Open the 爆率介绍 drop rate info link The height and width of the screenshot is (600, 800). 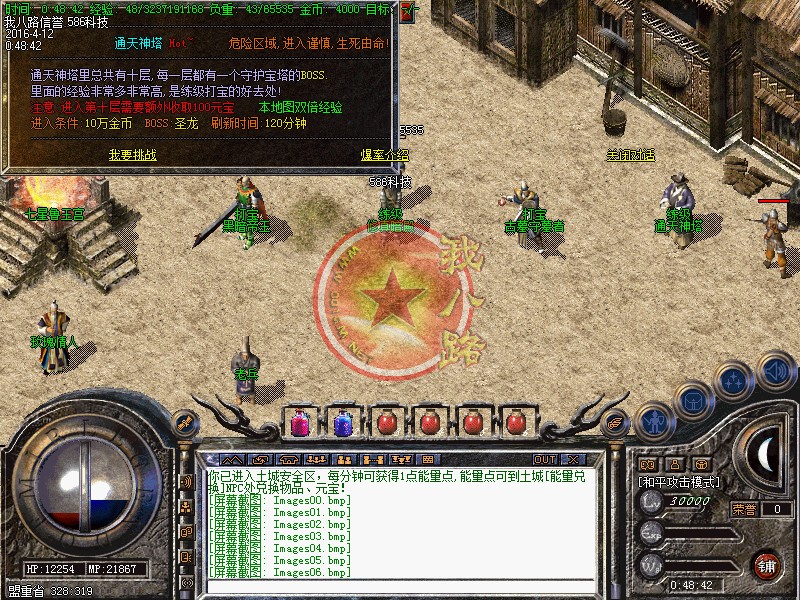[385, 155]
